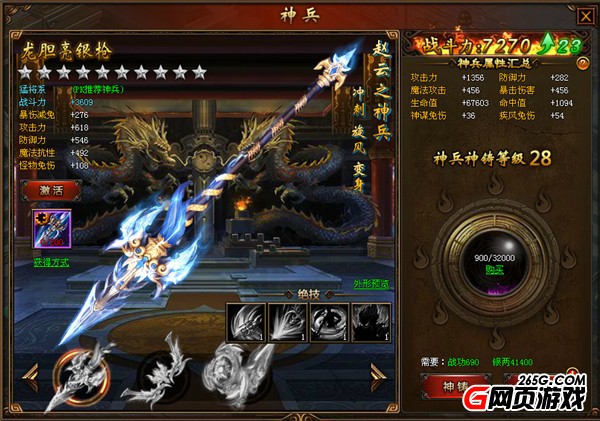Close the 神兵 weapon window
The width and height of the screenshot is (600, 421).
585,15
